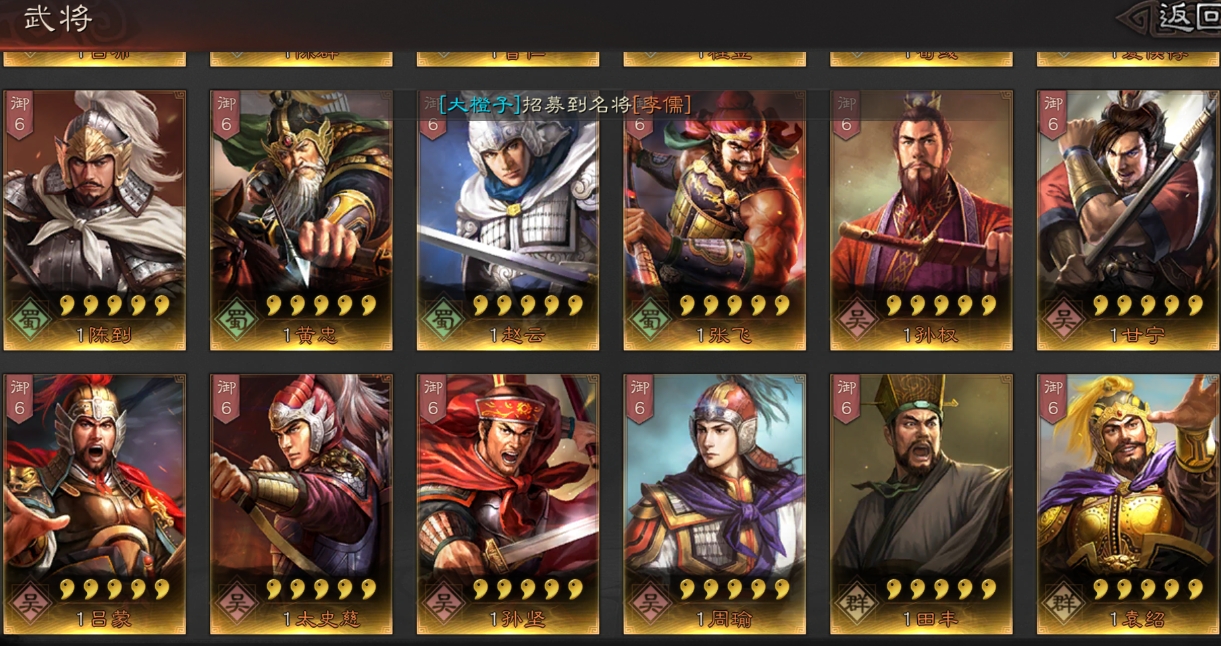
Task: Click the 返回 back button
Action: click(1180, 18)
